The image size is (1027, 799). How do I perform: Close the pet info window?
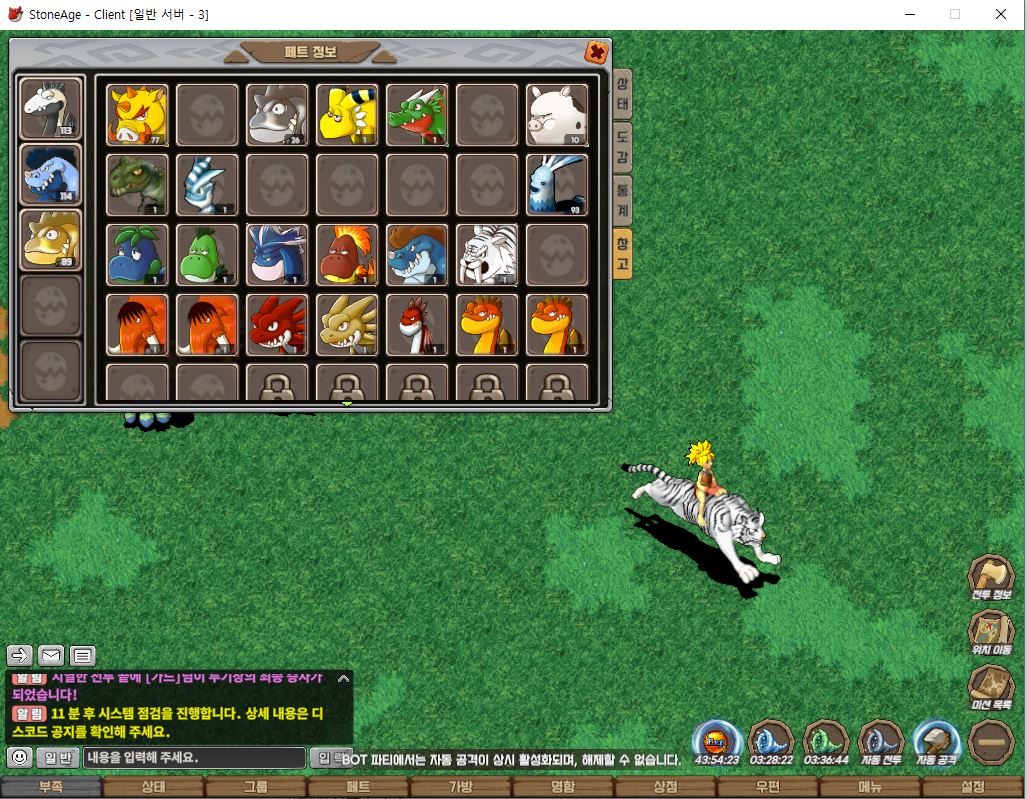pos(596,52)
